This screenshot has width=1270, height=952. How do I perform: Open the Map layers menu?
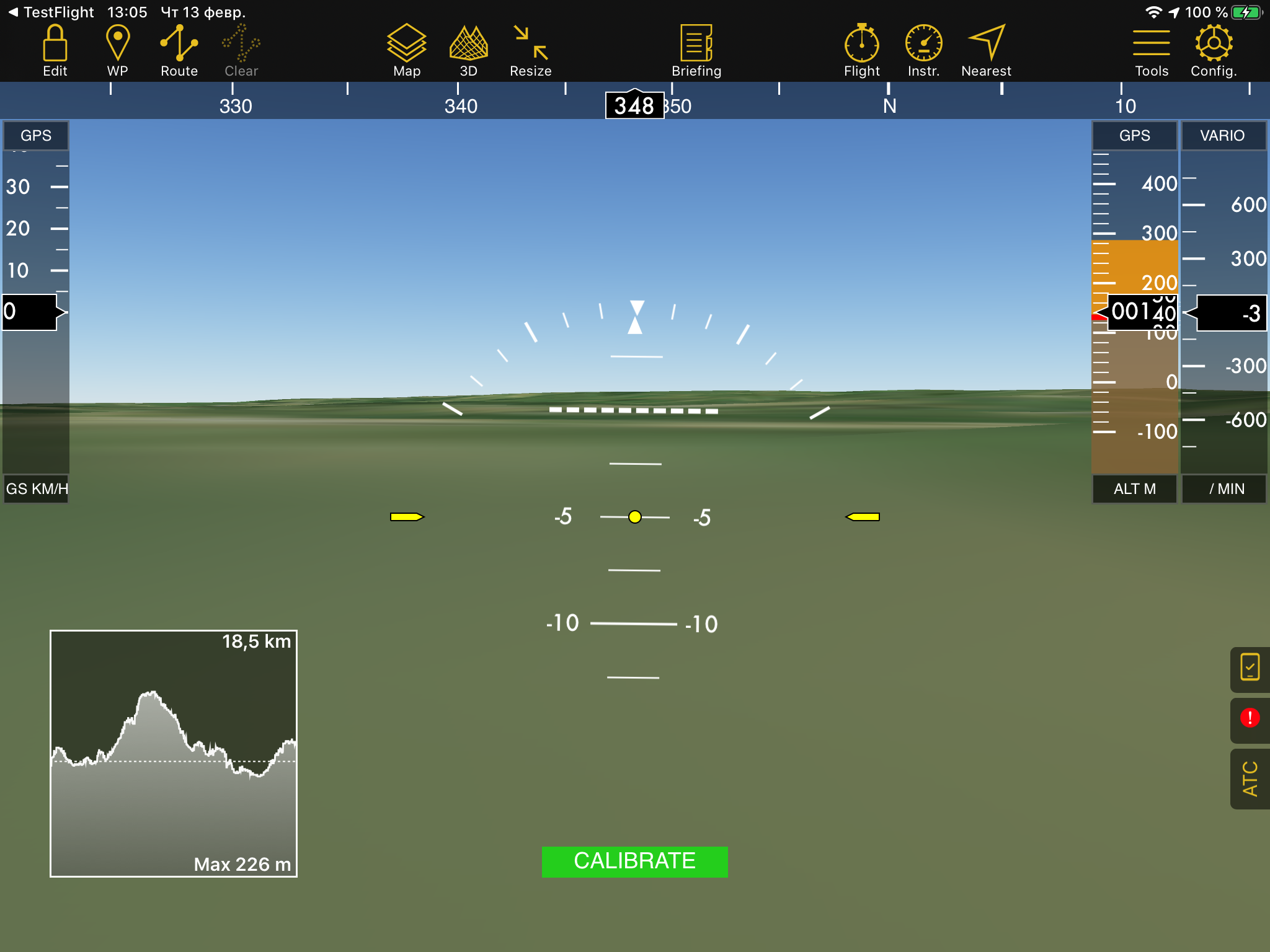coord(407,51)
